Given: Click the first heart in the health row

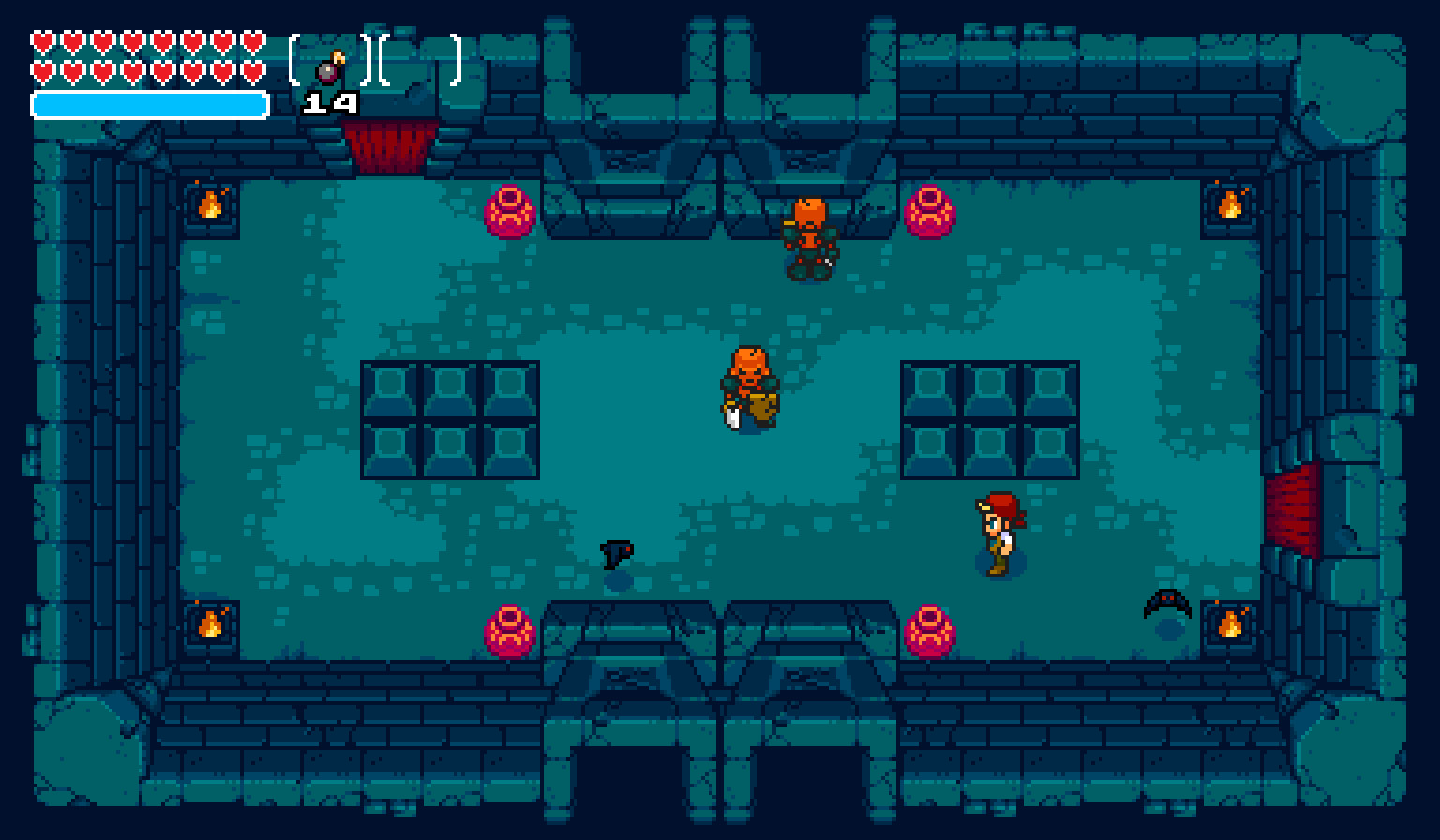Looking at the screenshot, I should tap(41, 40).
